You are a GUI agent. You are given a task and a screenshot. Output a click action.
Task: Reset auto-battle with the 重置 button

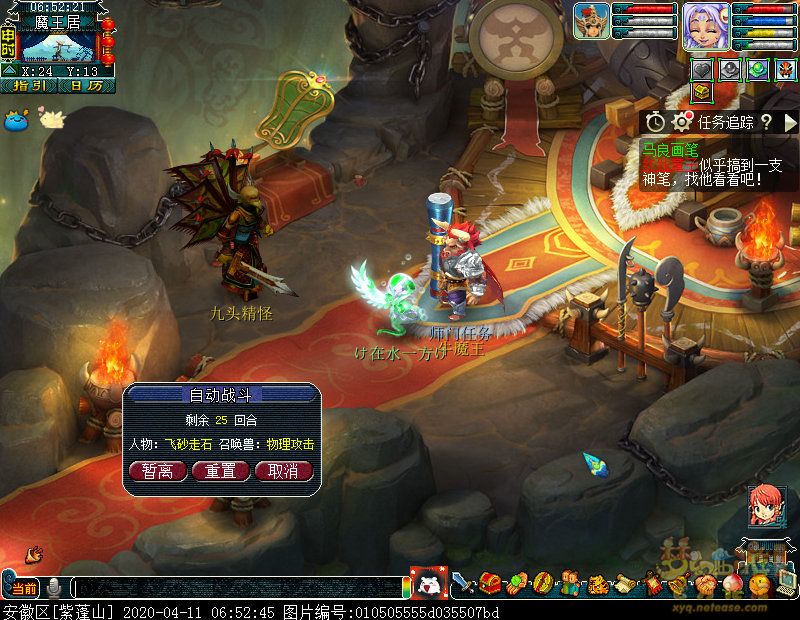tap(220, 471)
